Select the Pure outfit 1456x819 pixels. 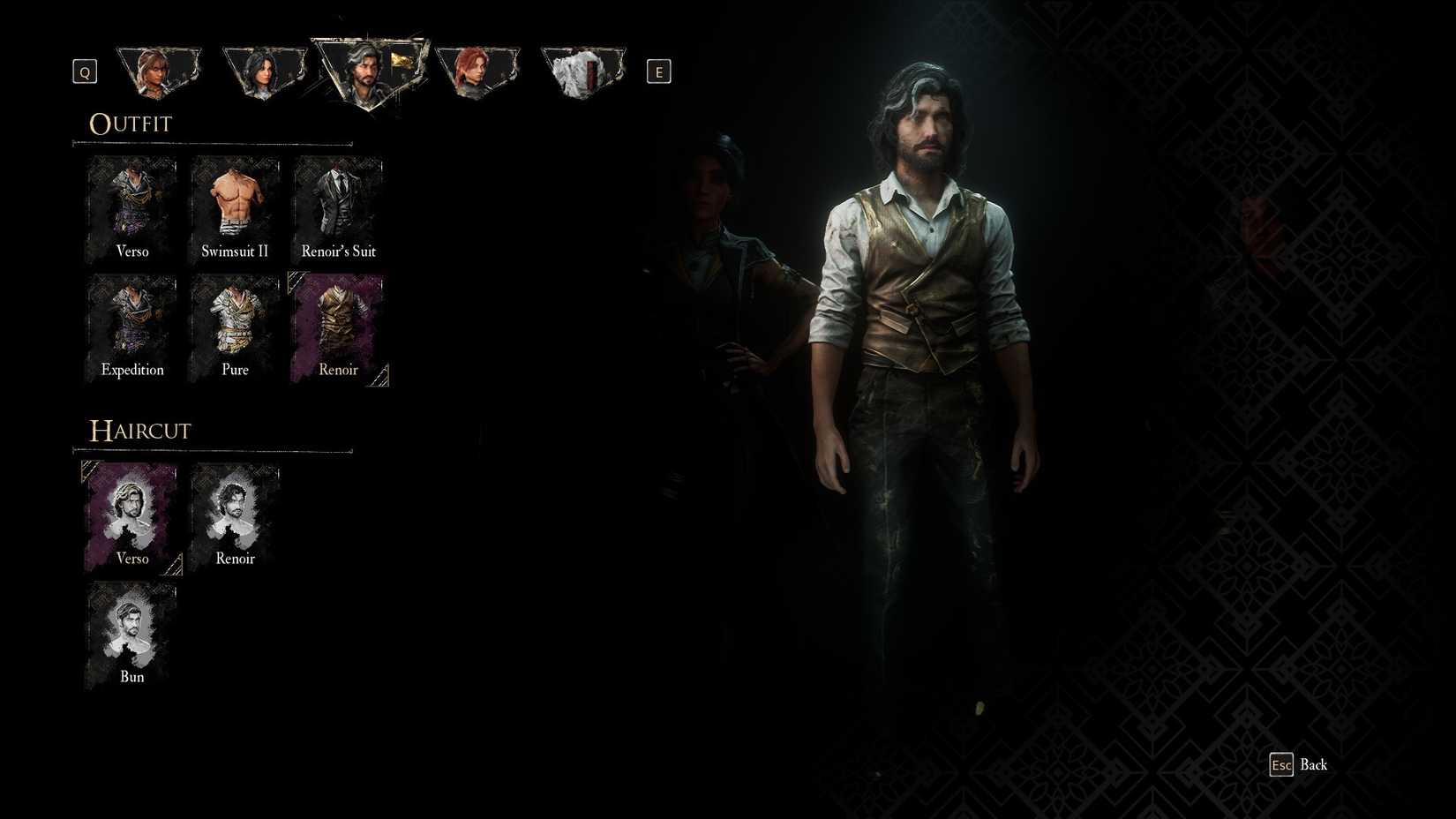click(x=234, y=325)
